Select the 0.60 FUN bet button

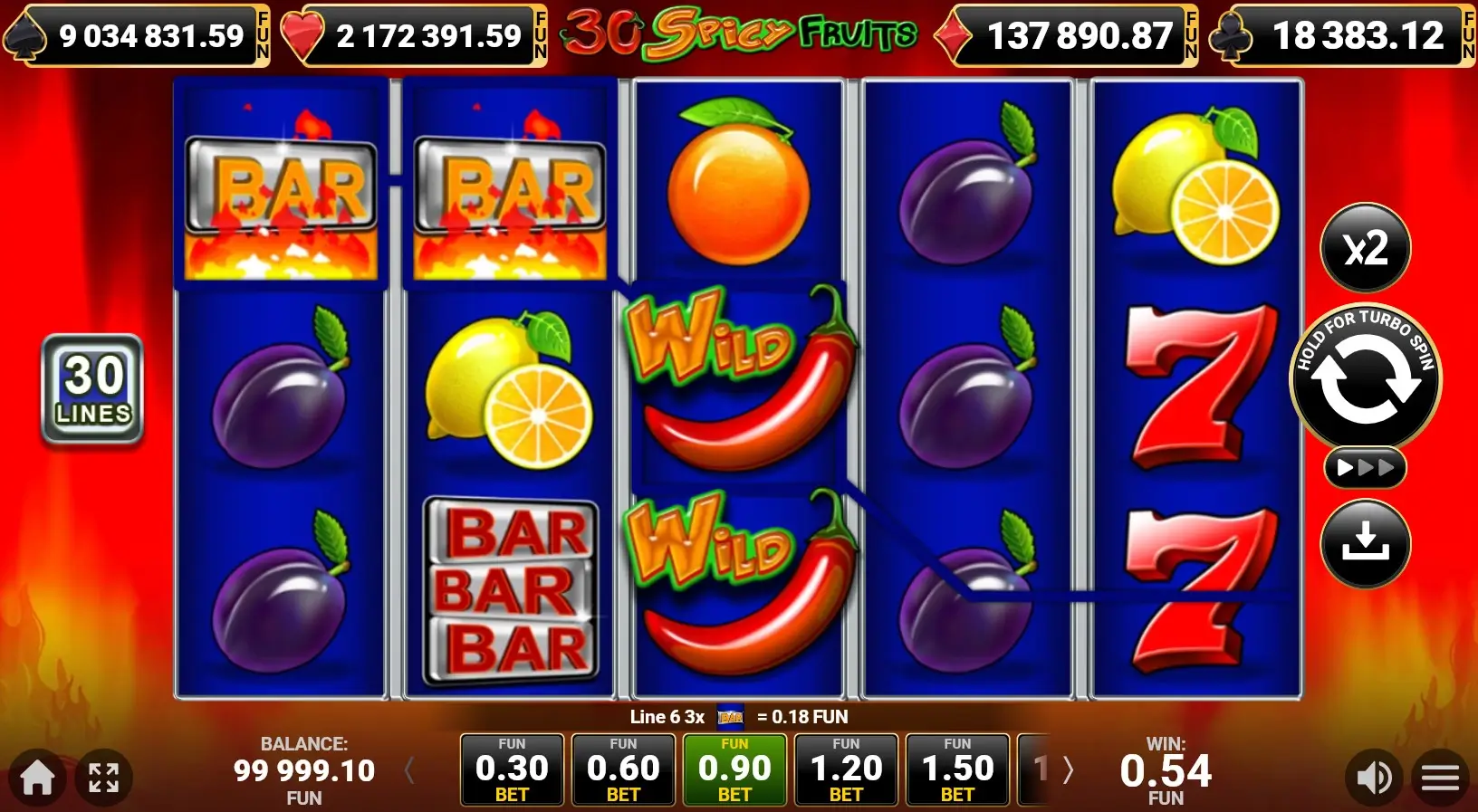pos(623,770)
